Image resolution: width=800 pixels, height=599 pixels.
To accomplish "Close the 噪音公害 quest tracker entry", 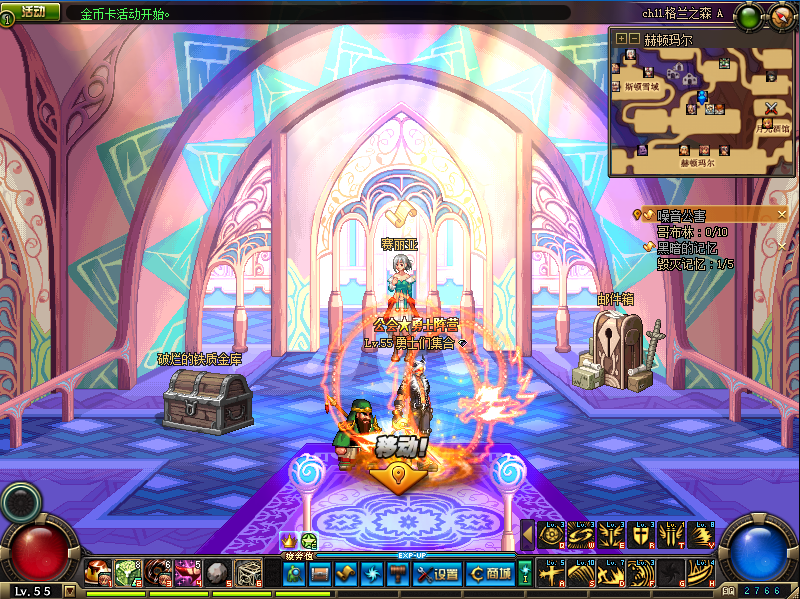I will 783,214.
